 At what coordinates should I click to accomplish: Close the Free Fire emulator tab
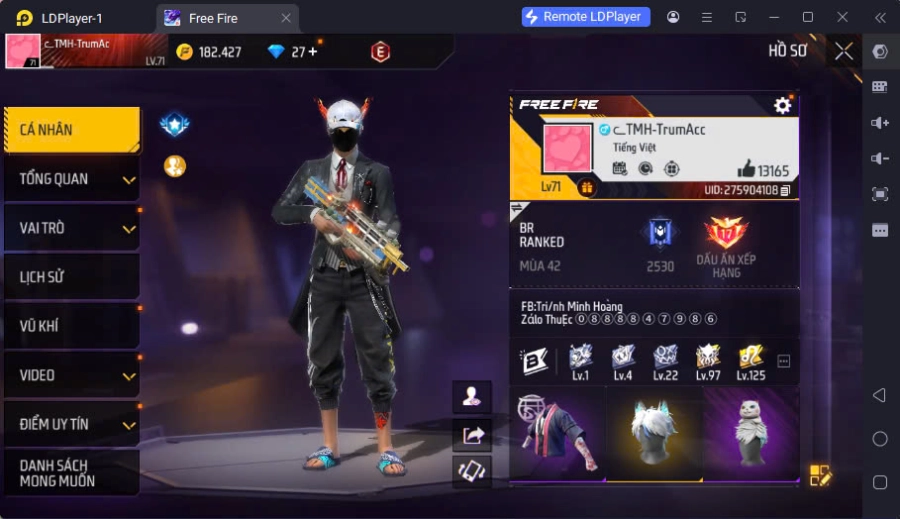286,18
